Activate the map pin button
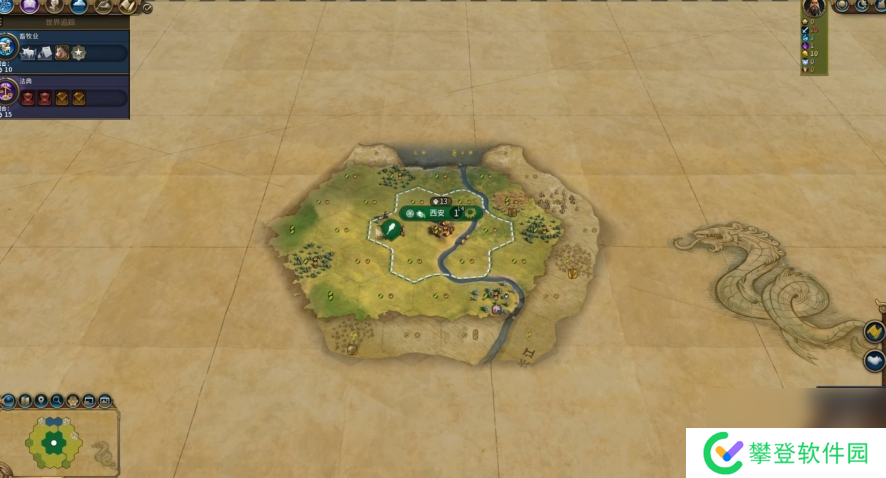 [x=40, y=401]
